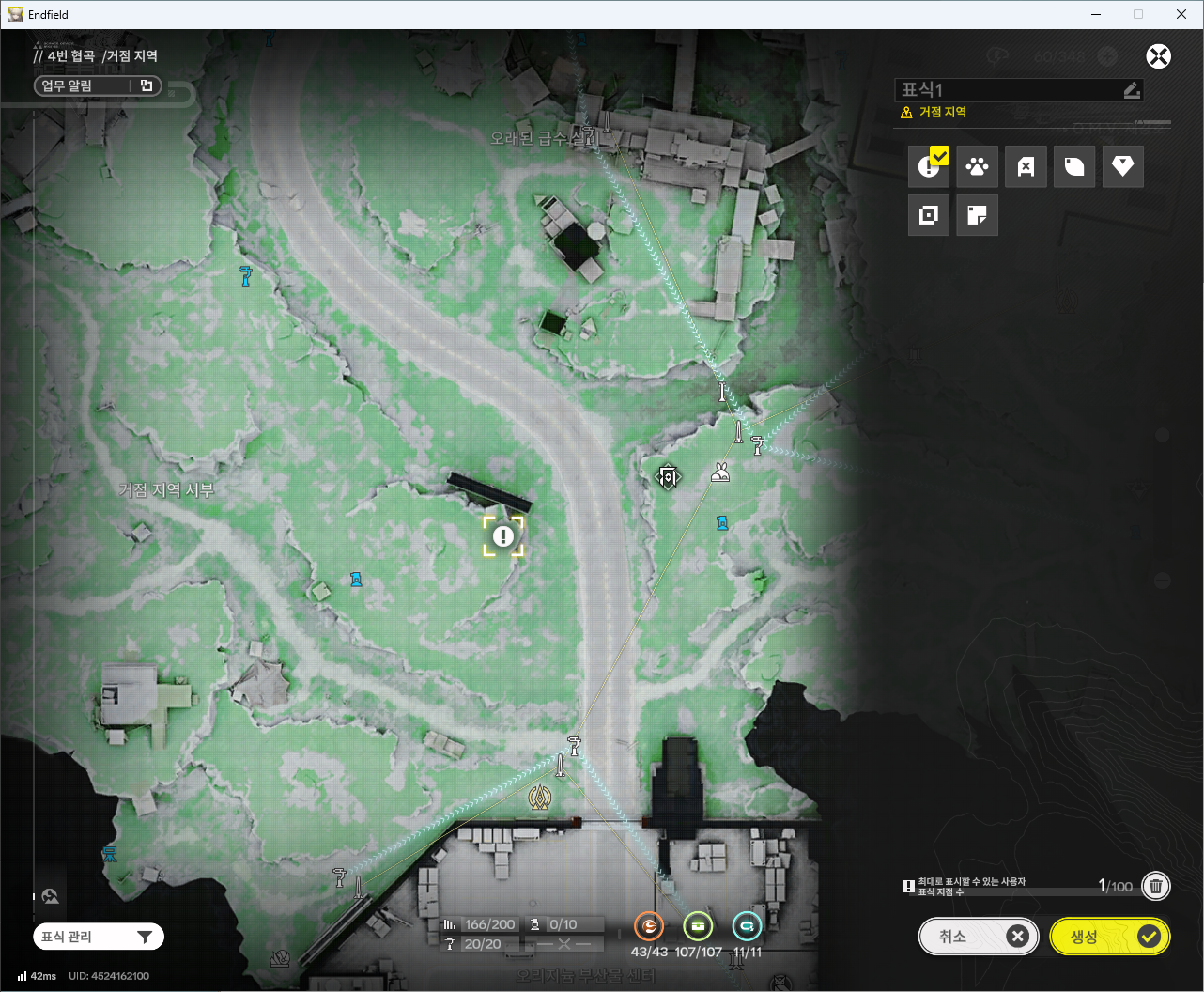Close the map with the X button

pyautogui.click(x=1158, y=56)
